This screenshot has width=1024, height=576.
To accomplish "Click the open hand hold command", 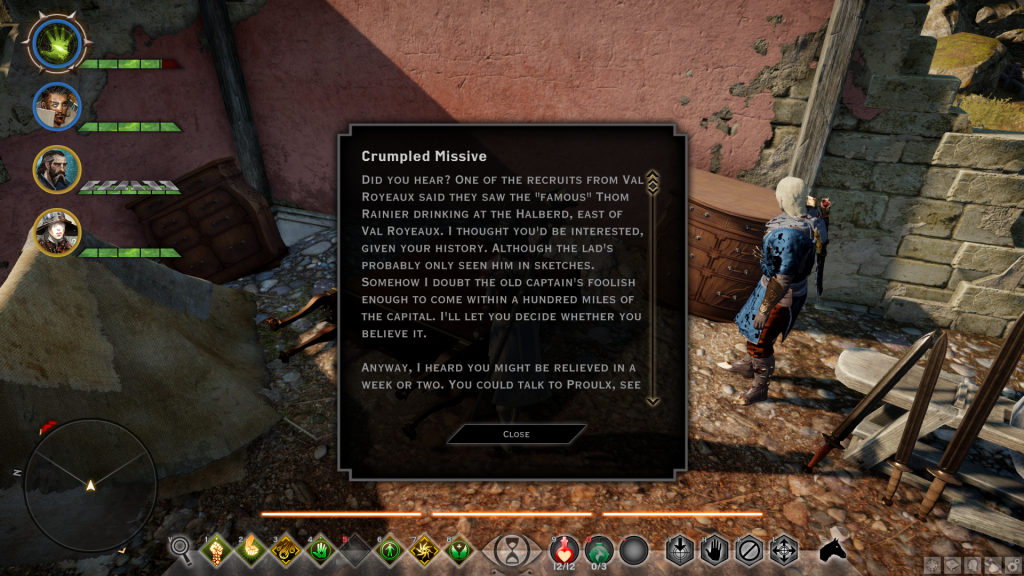I will click(x=714, y=550).
